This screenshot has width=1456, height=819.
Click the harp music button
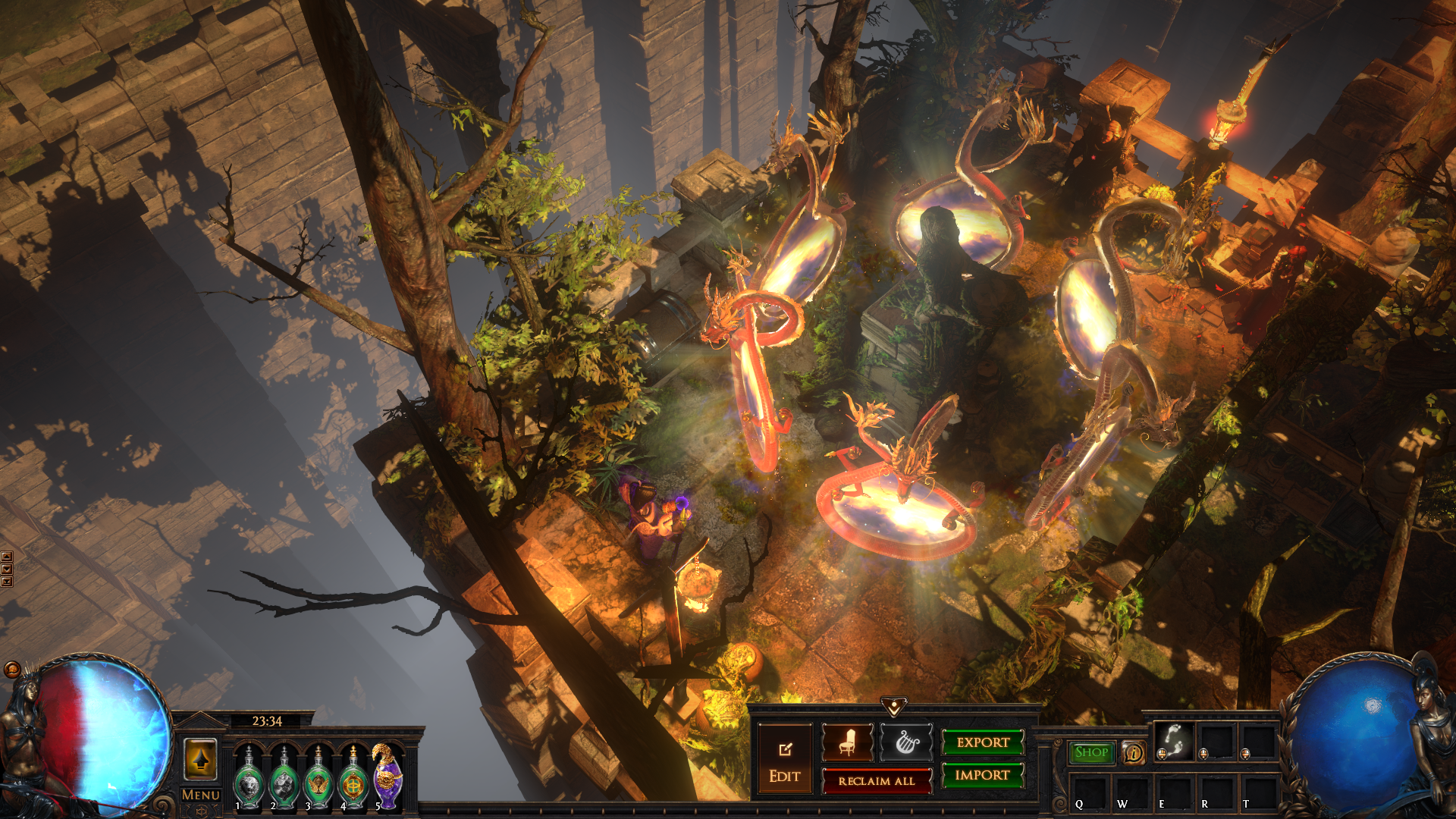click(906, 742)
